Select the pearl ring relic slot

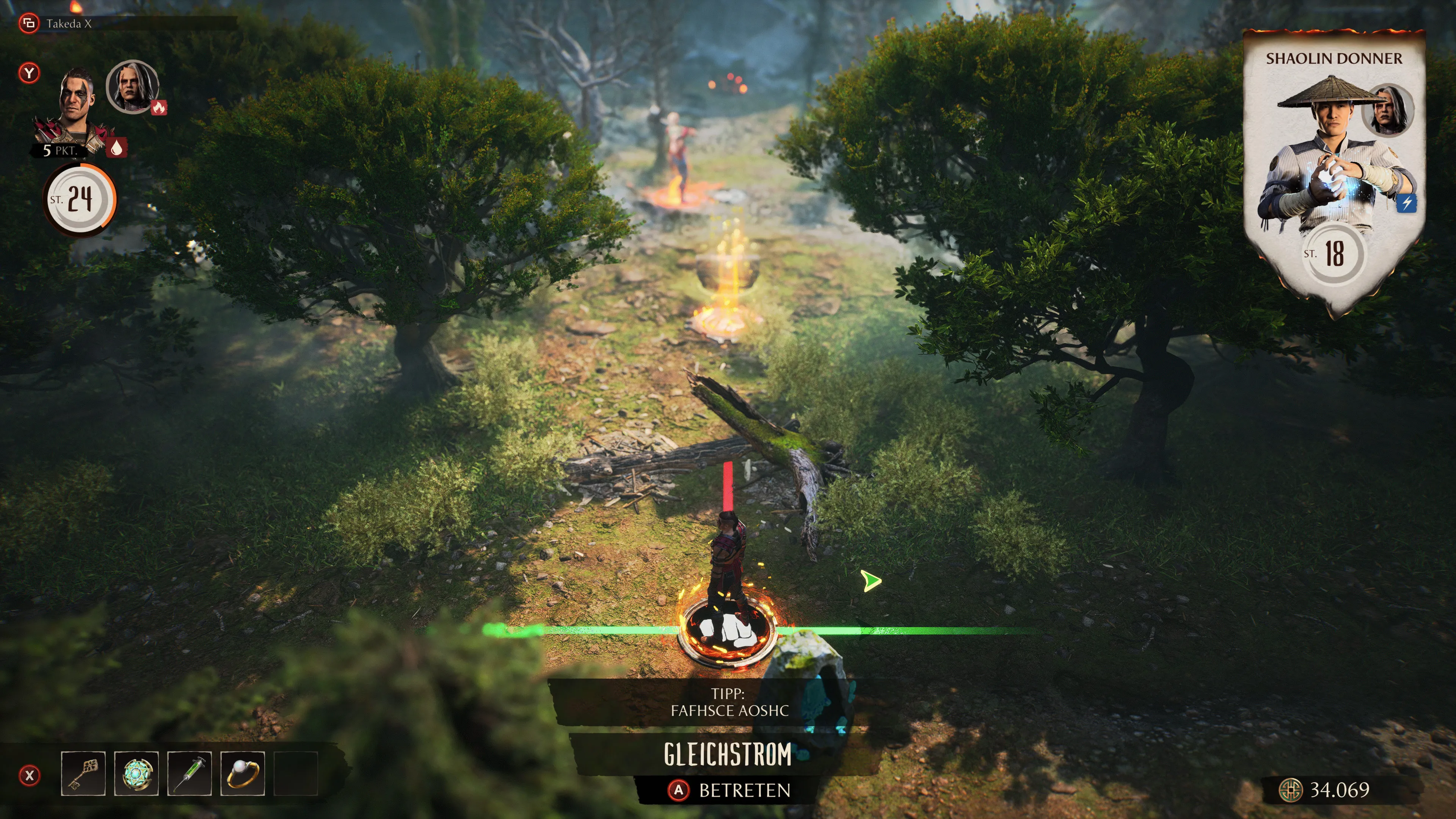[x=243, y=773]
